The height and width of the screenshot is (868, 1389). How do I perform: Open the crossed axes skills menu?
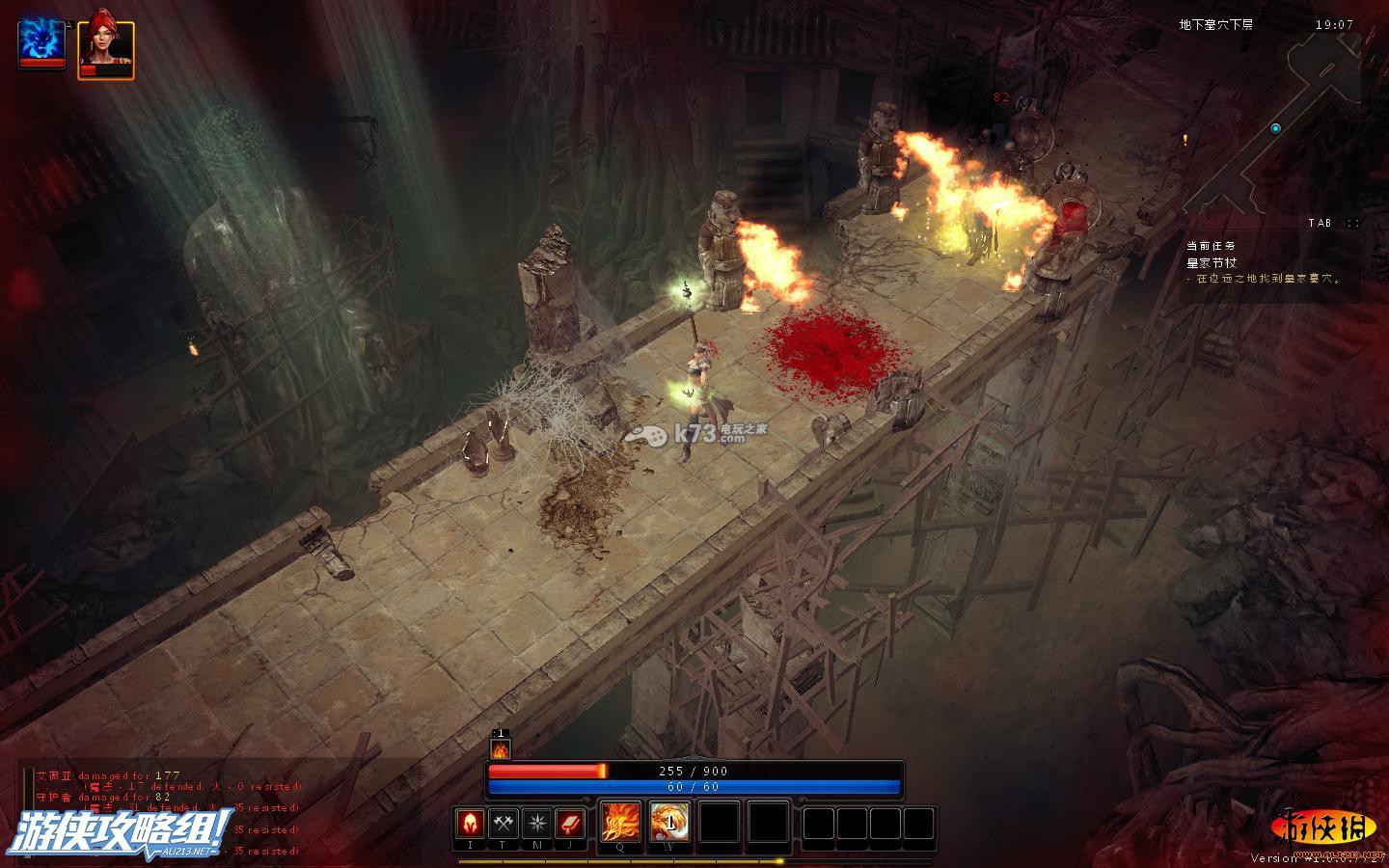tap(504, 824)
